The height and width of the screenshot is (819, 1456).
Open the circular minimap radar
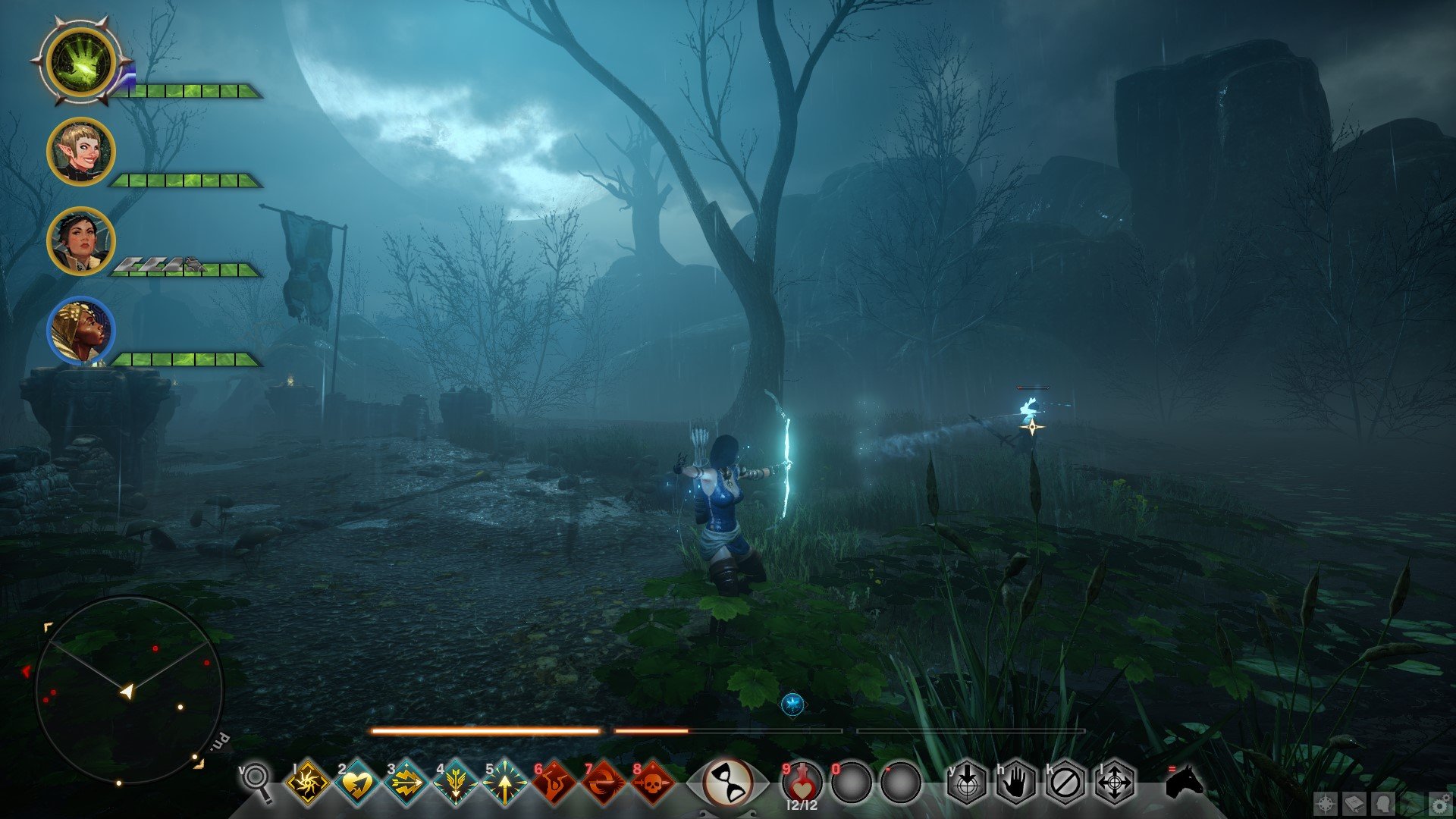pos(129,690)
